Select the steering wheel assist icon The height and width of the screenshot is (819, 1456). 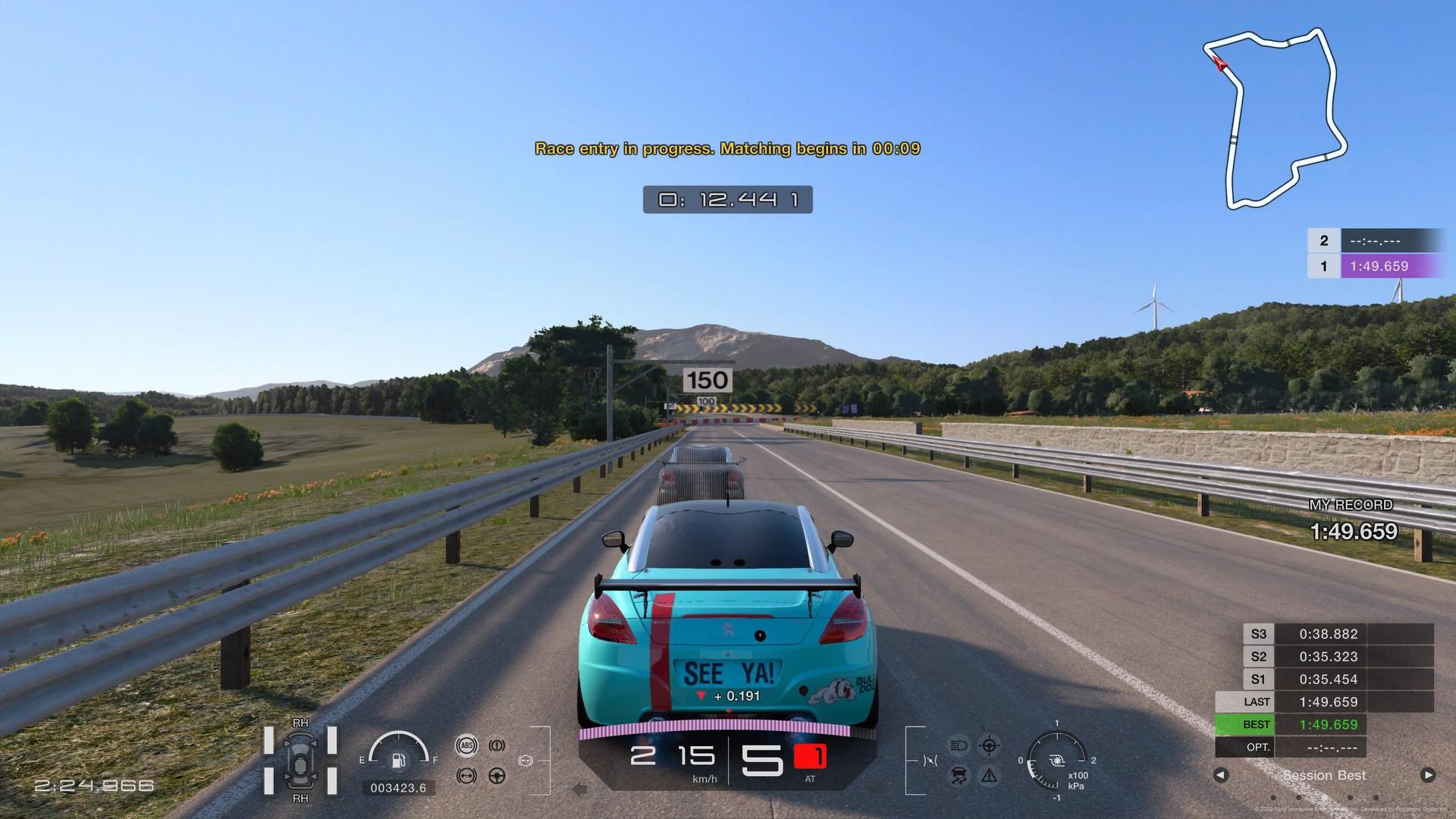point(497,776)
